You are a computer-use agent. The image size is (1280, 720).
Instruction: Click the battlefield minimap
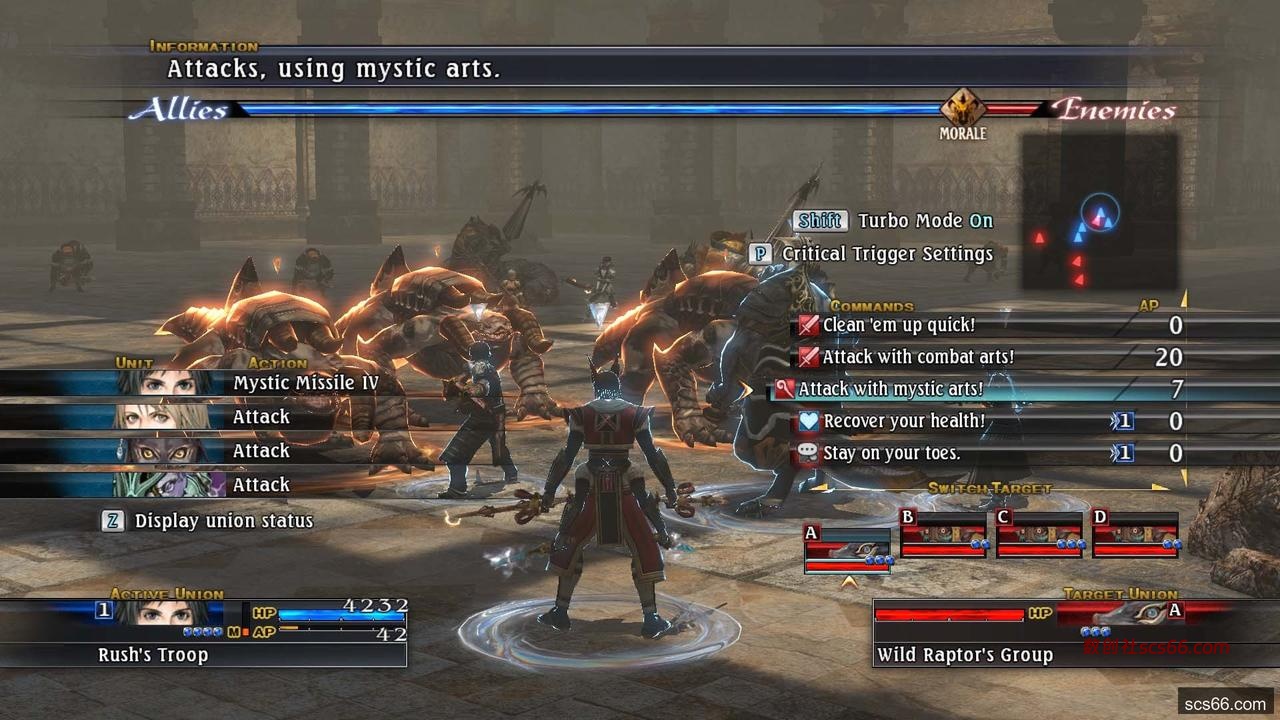point(1098,212)
